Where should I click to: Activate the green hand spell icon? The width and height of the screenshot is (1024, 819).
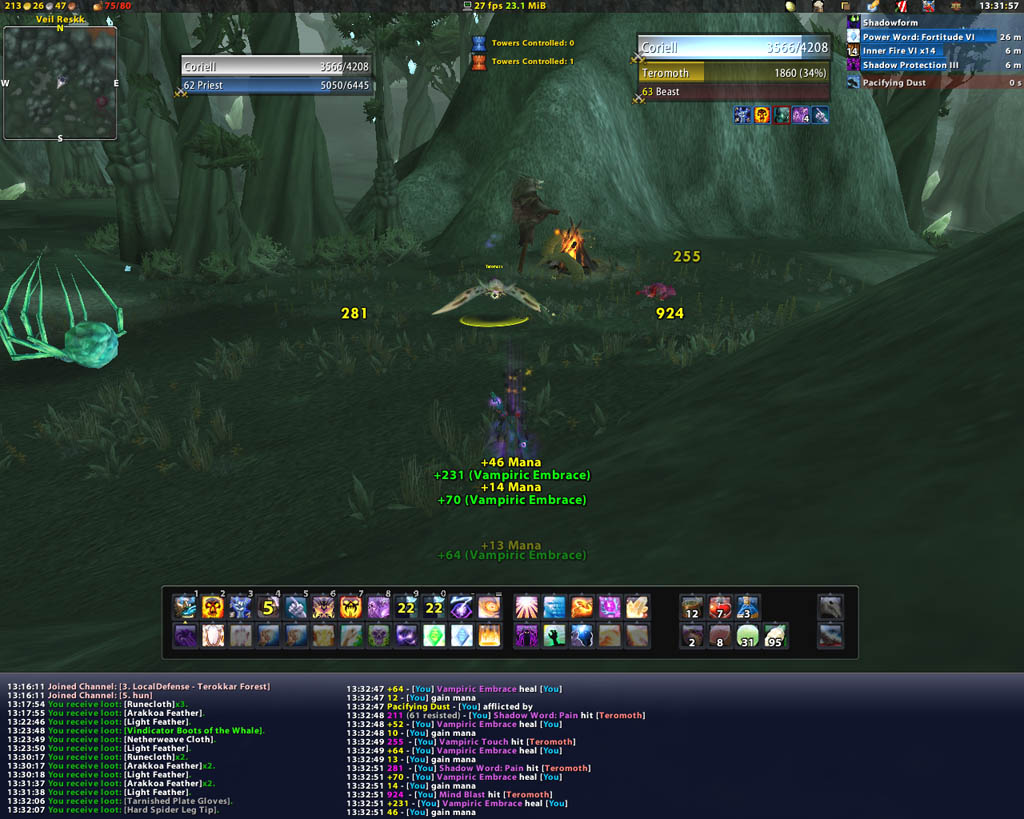tap(554, 636)
